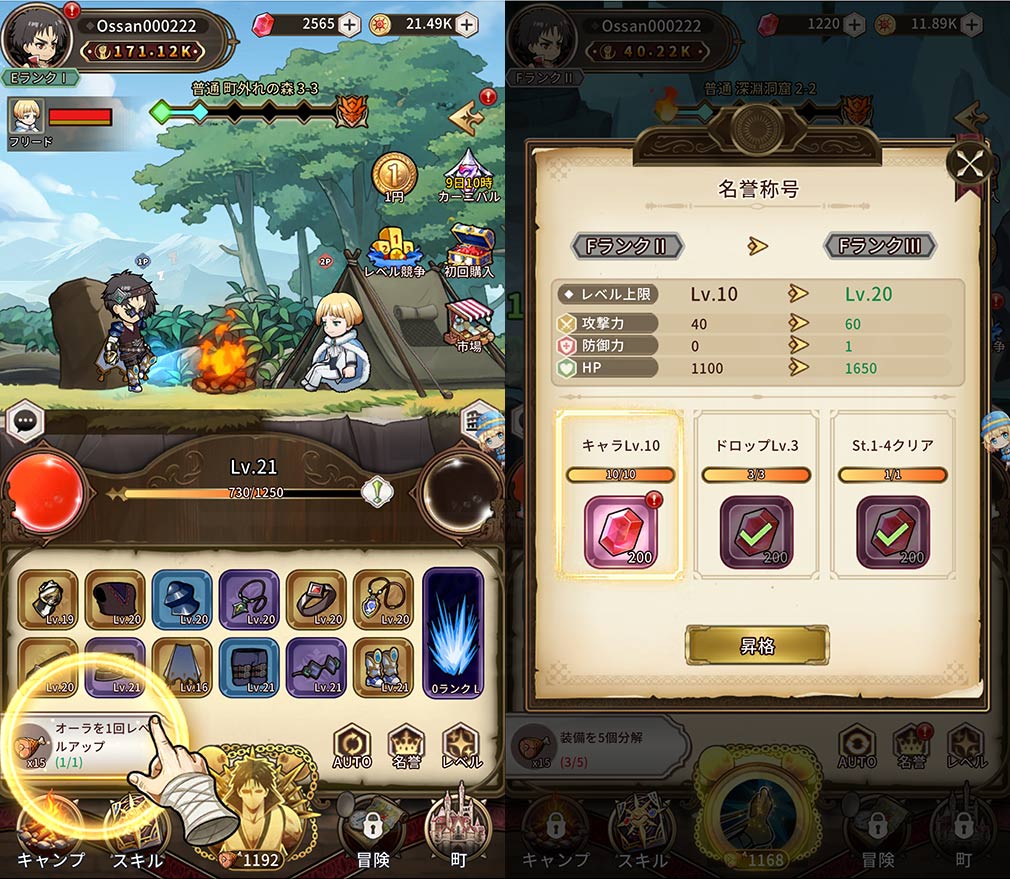This screenshot has height=879, width=1010.
Task: Open the カーニバル event
Action: click(468, 174)
